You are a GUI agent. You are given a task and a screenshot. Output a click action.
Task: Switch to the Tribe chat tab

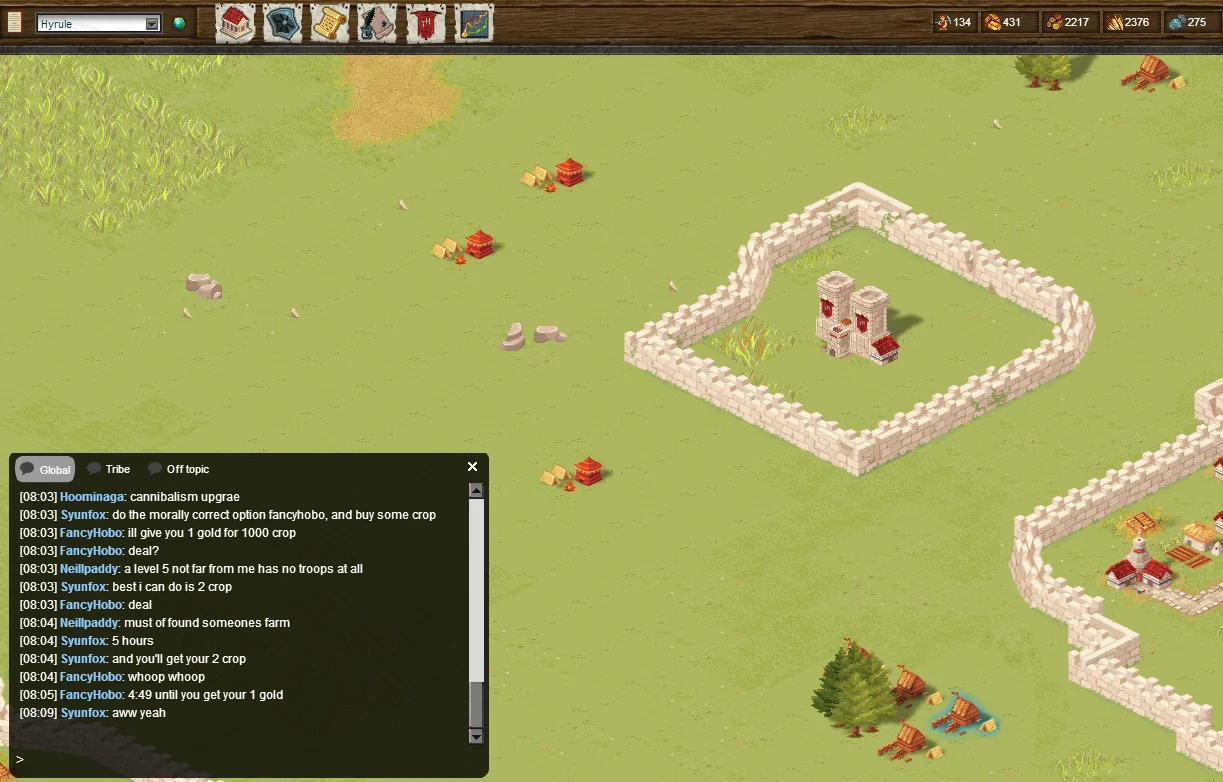click(x=109, y=469)
